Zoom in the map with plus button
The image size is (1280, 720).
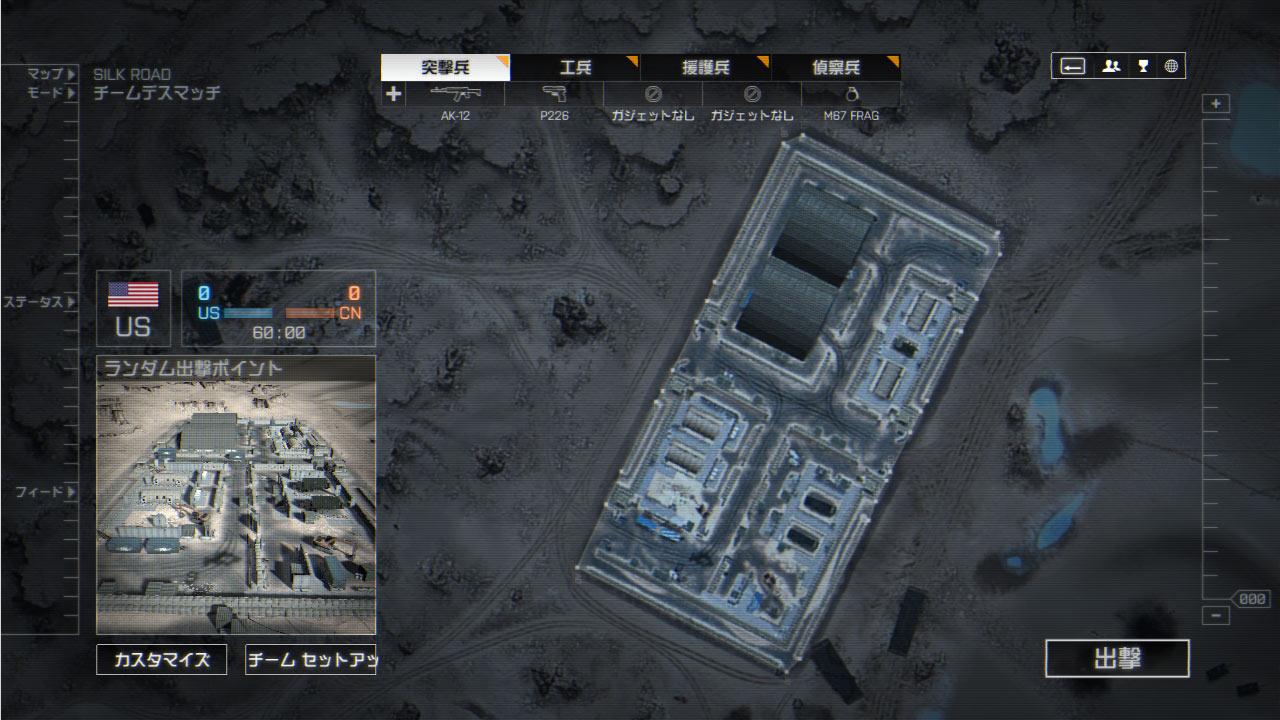[1216, 104]
